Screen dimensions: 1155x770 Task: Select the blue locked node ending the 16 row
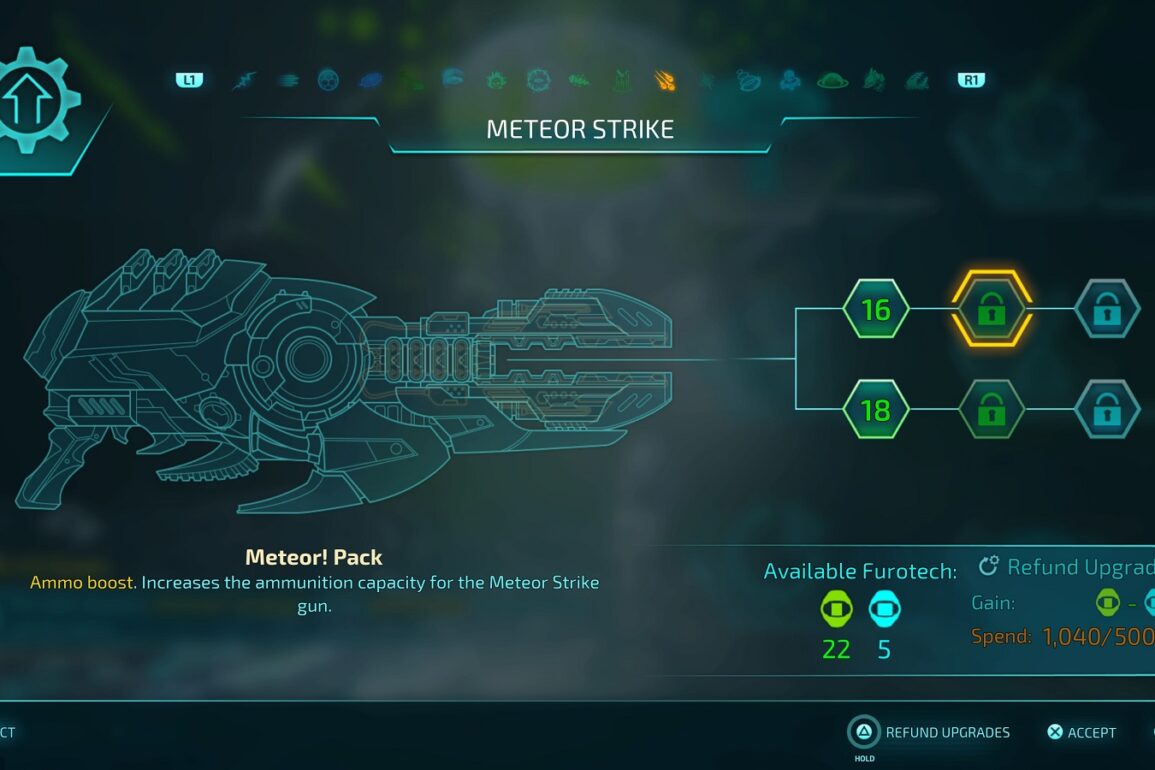click(1106, 309)
